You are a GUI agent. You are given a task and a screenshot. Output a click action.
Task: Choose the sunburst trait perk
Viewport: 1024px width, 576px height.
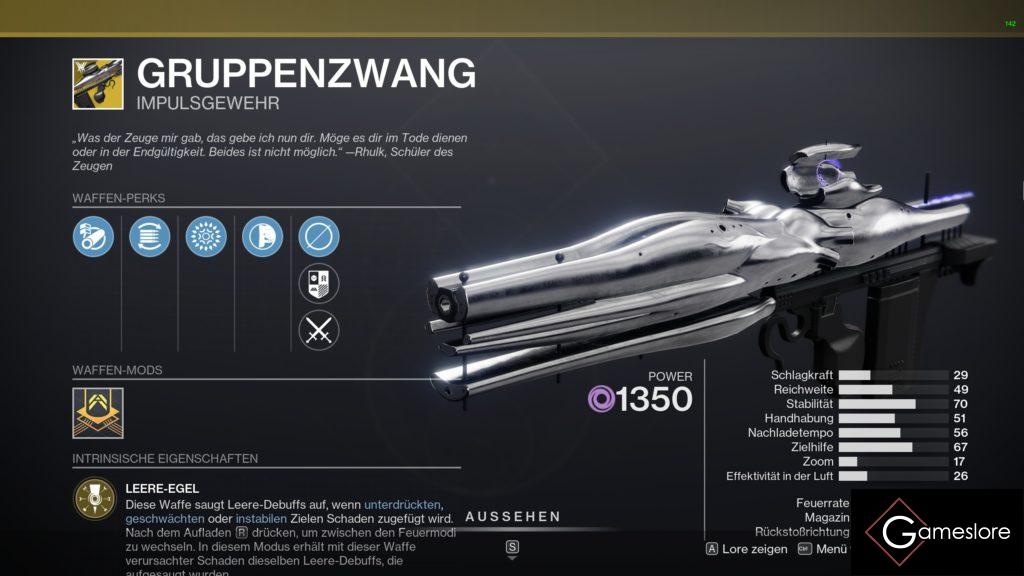click(206, 237)
